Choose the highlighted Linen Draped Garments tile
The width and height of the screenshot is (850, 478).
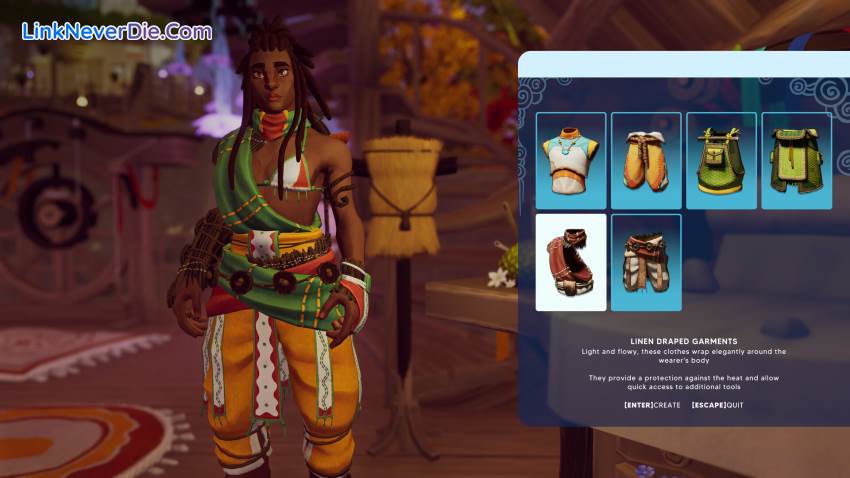pyautogui.click(x=571, y=262)
